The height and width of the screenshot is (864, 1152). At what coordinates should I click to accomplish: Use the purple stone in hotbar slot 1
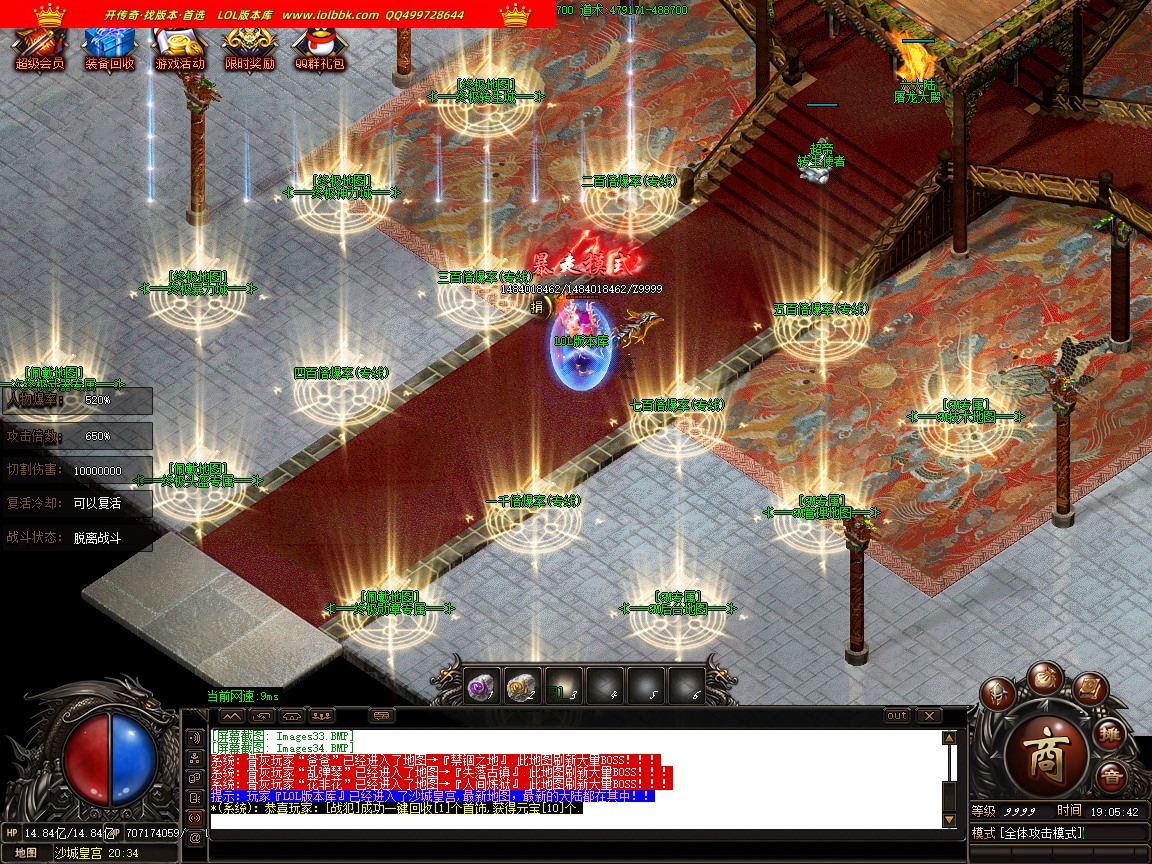point(481,685)
